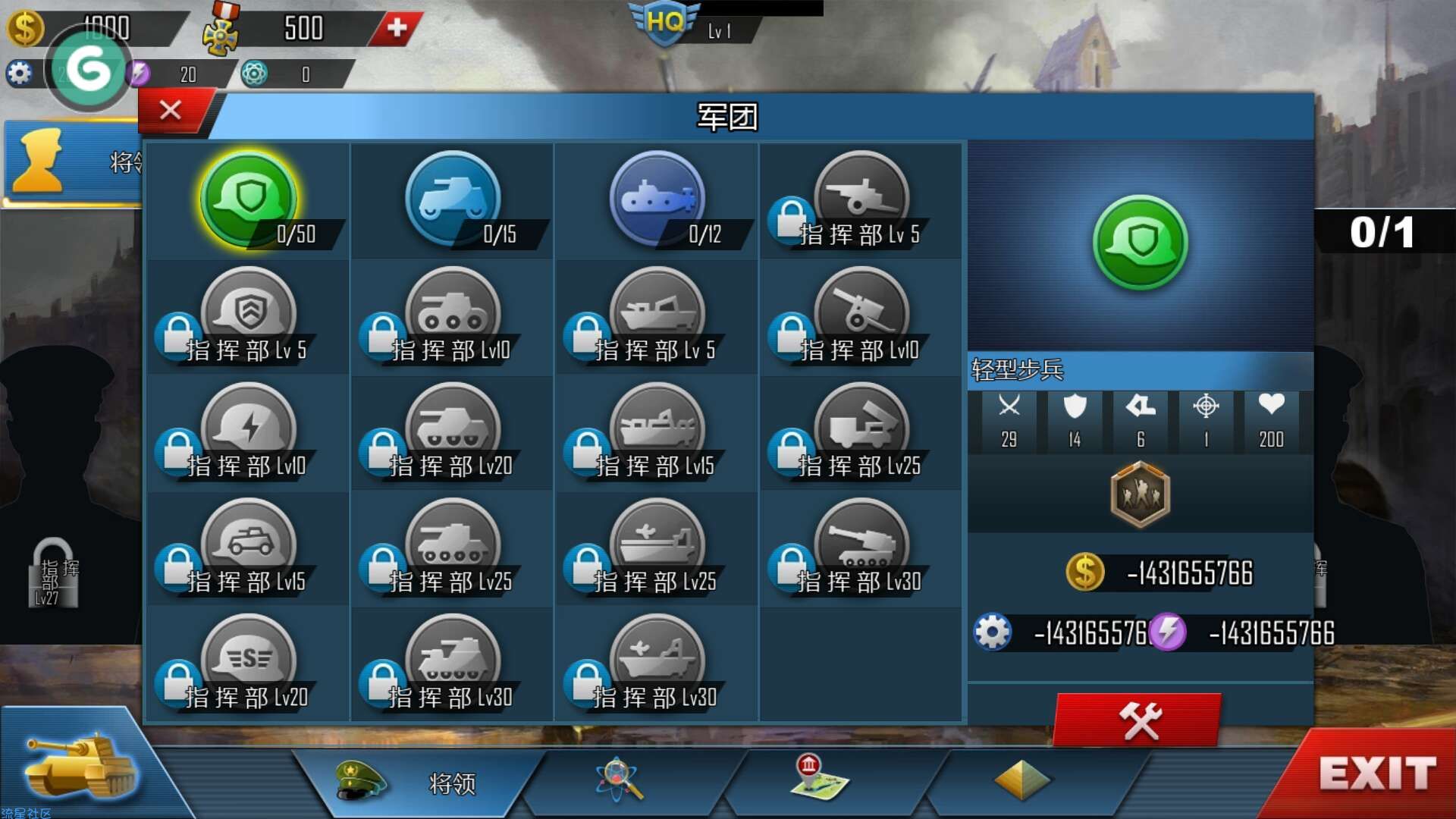Screen dimensions: 1456x819
Task: Open the green G overlay icon
Action: point(88,70)
